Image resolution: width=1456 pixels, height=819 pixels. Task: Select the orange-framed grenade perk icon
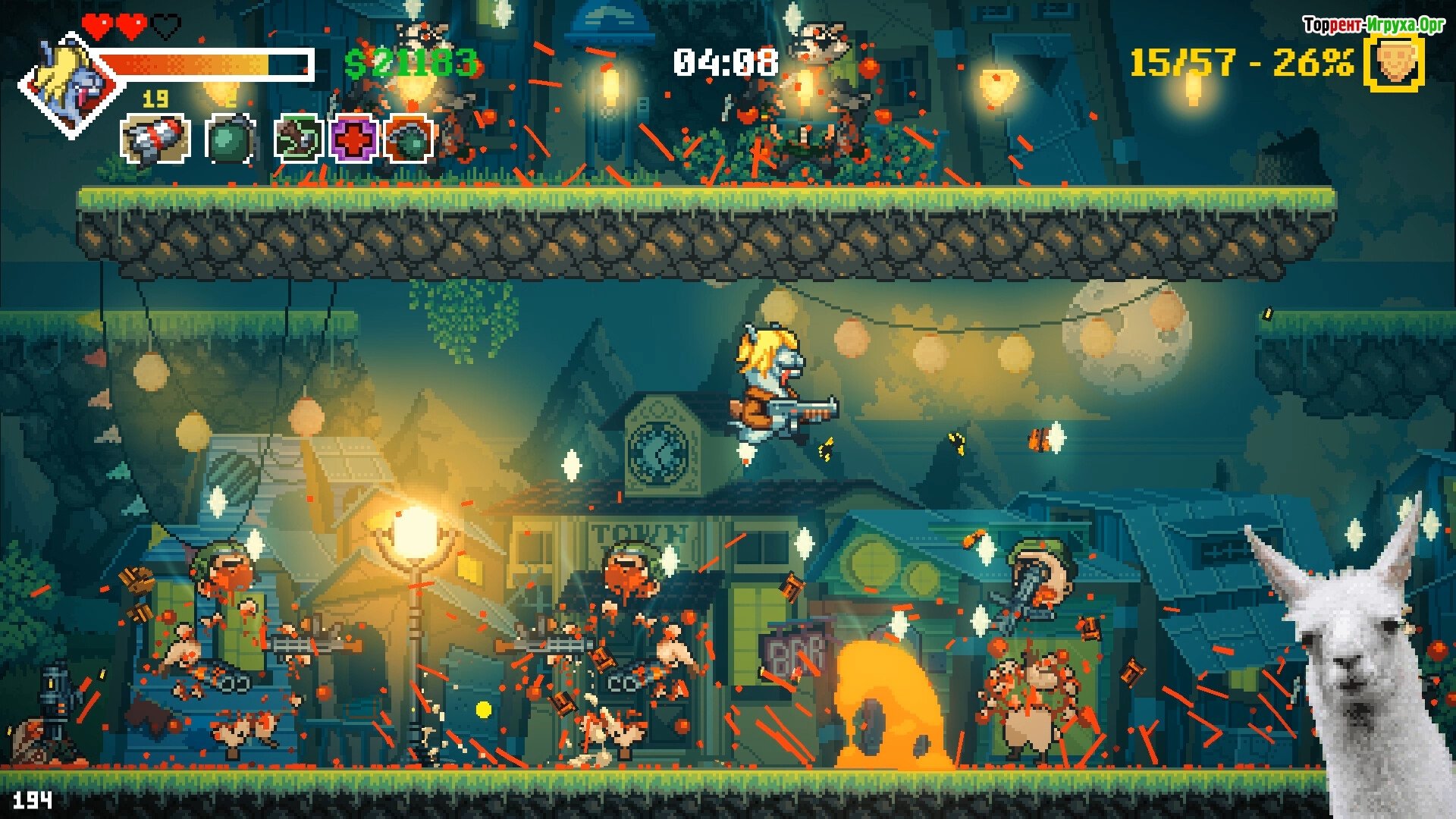click(409, 139)
